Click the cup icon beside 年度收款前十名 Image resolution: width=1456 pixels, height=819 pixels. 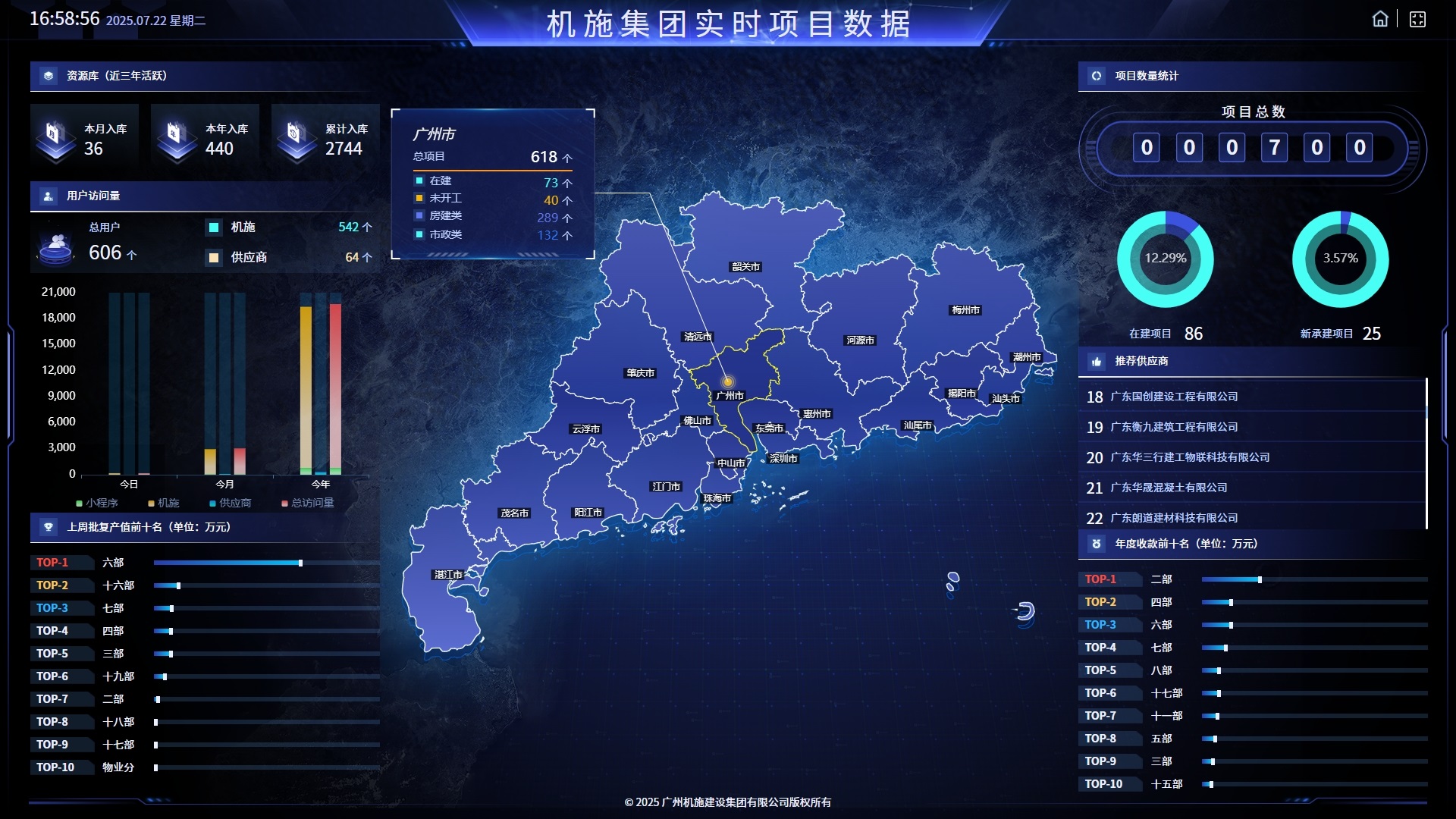pos(1097,544)
